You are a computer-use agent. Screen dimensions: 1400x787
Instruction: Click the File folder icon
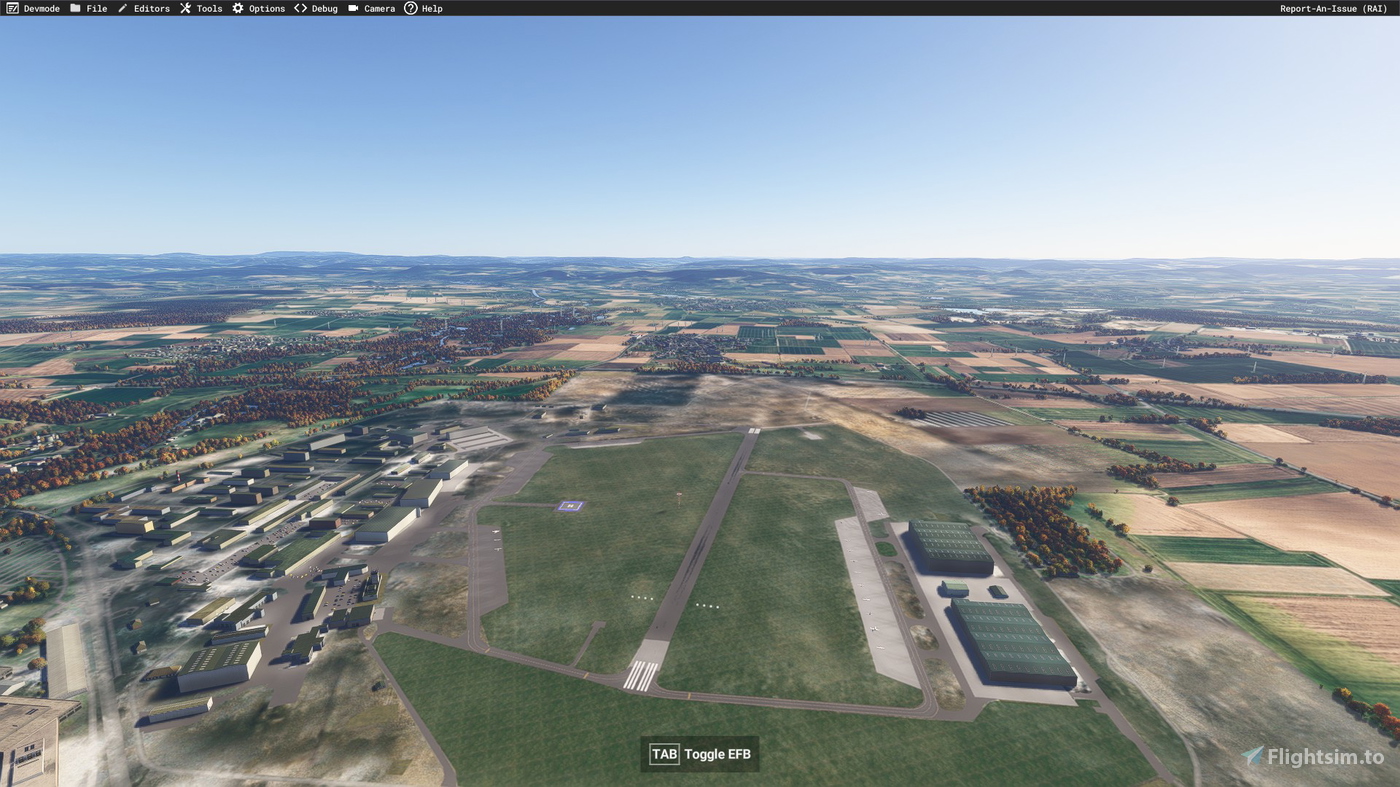point(73,7)
